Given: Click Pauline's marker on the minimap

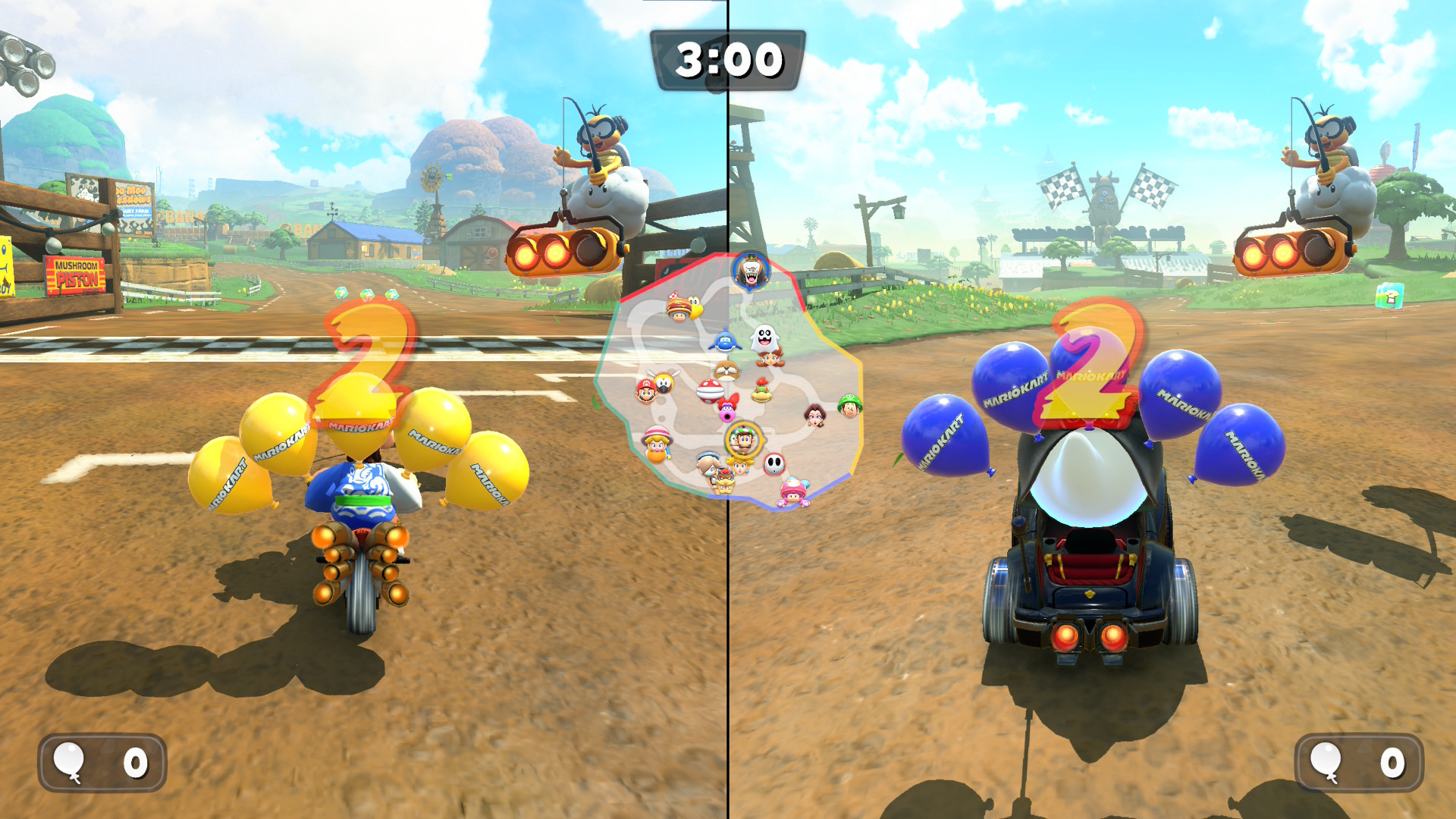Looking at the screenshot, I should tap(814, 415).
